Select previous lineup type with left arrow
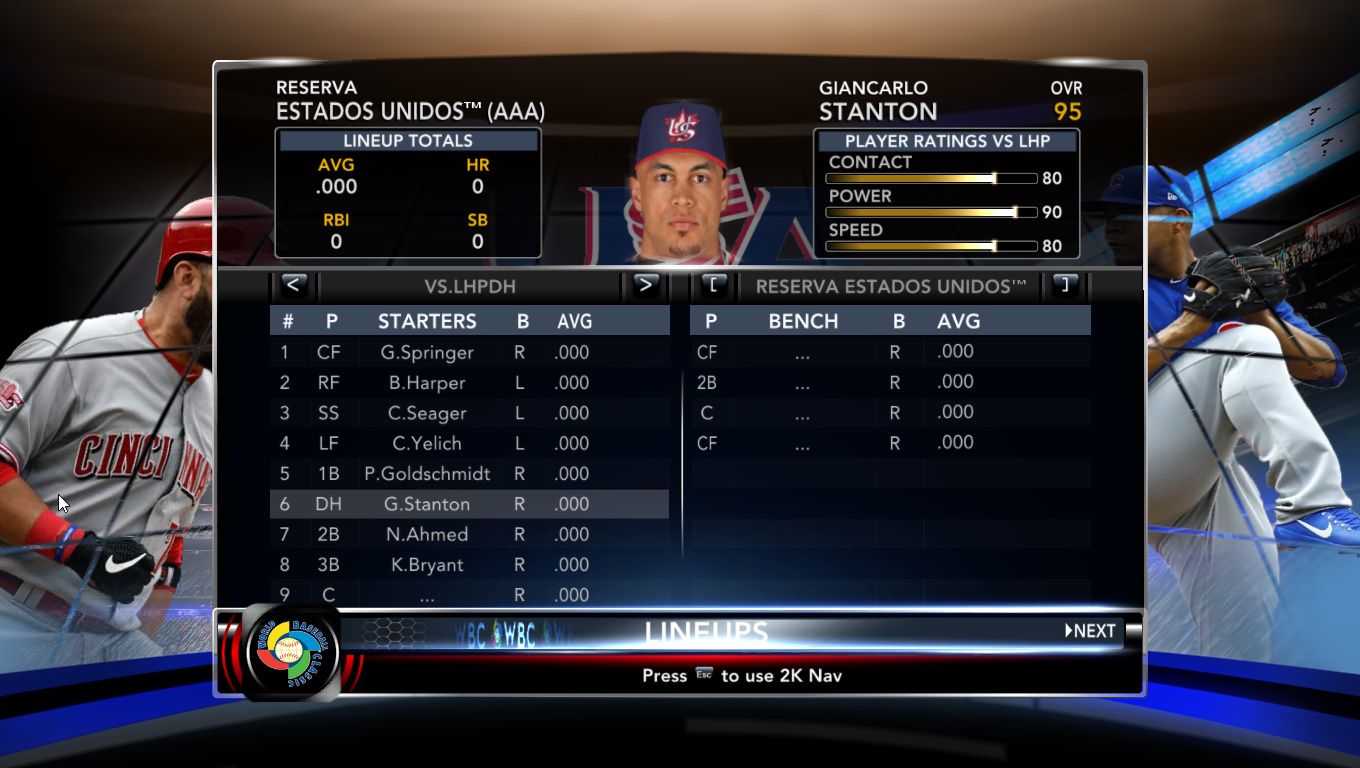 pos(293,285)
